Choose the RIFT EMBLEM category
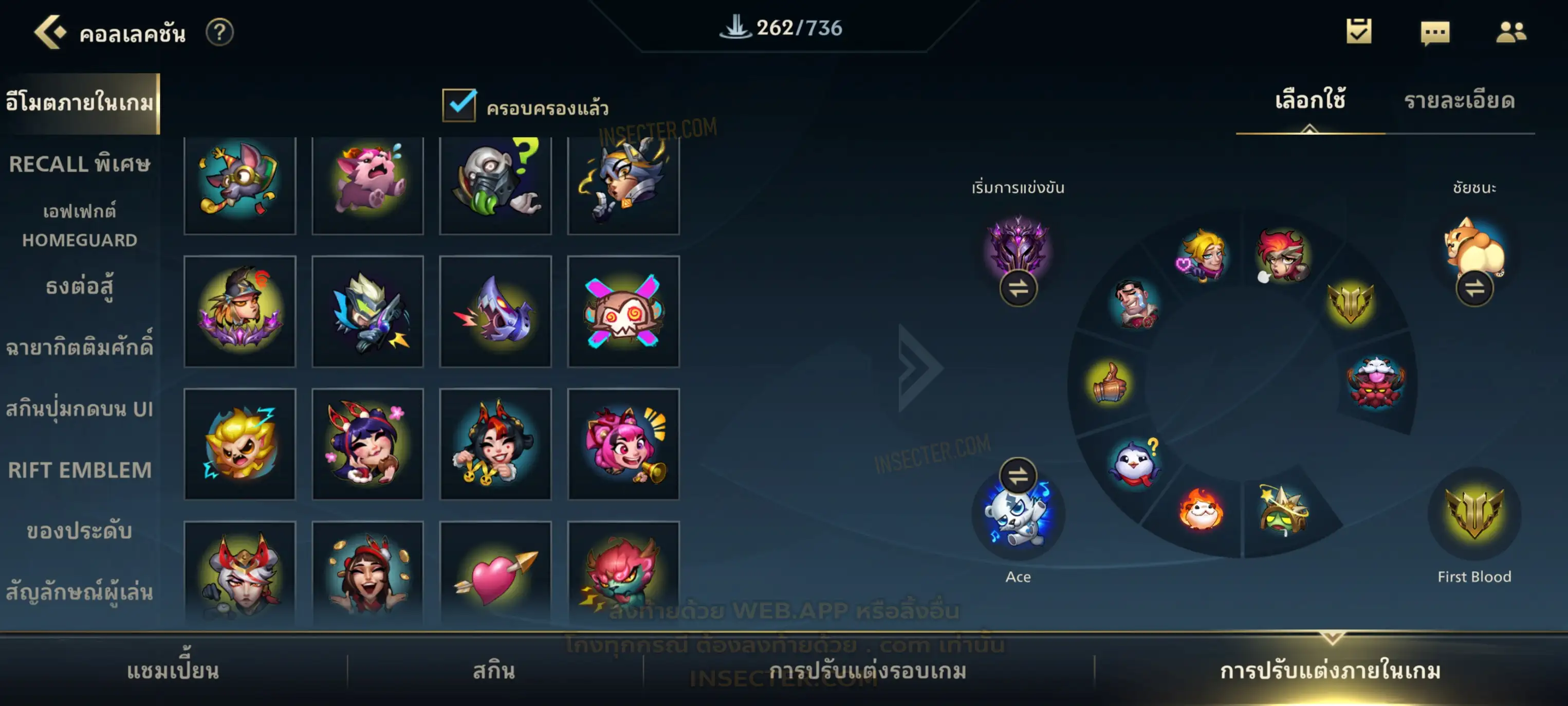 click(x=80, y=469)
